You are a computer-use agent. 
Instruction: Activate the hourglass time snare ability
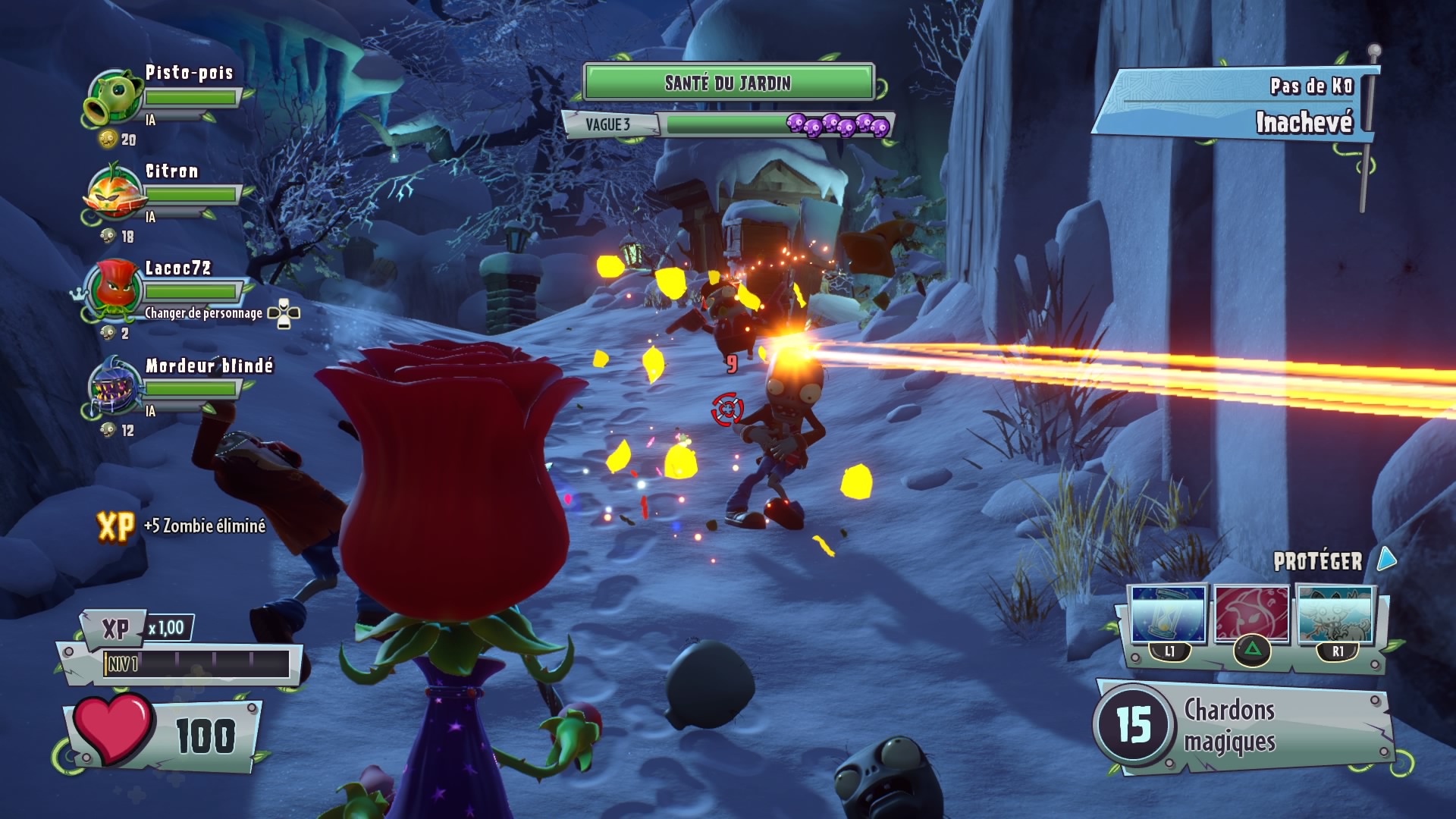pos(1168,616)
